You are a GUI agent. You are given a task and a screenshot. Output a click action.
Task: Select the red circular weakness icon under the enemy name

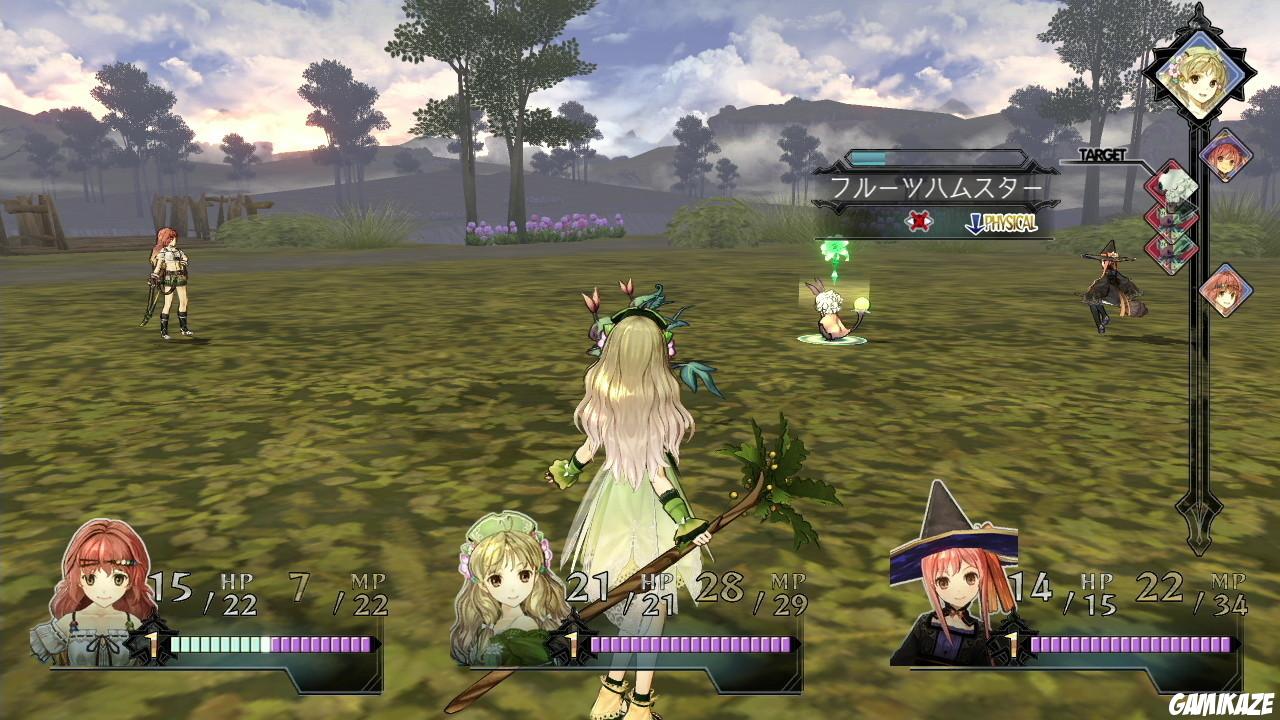920,221
